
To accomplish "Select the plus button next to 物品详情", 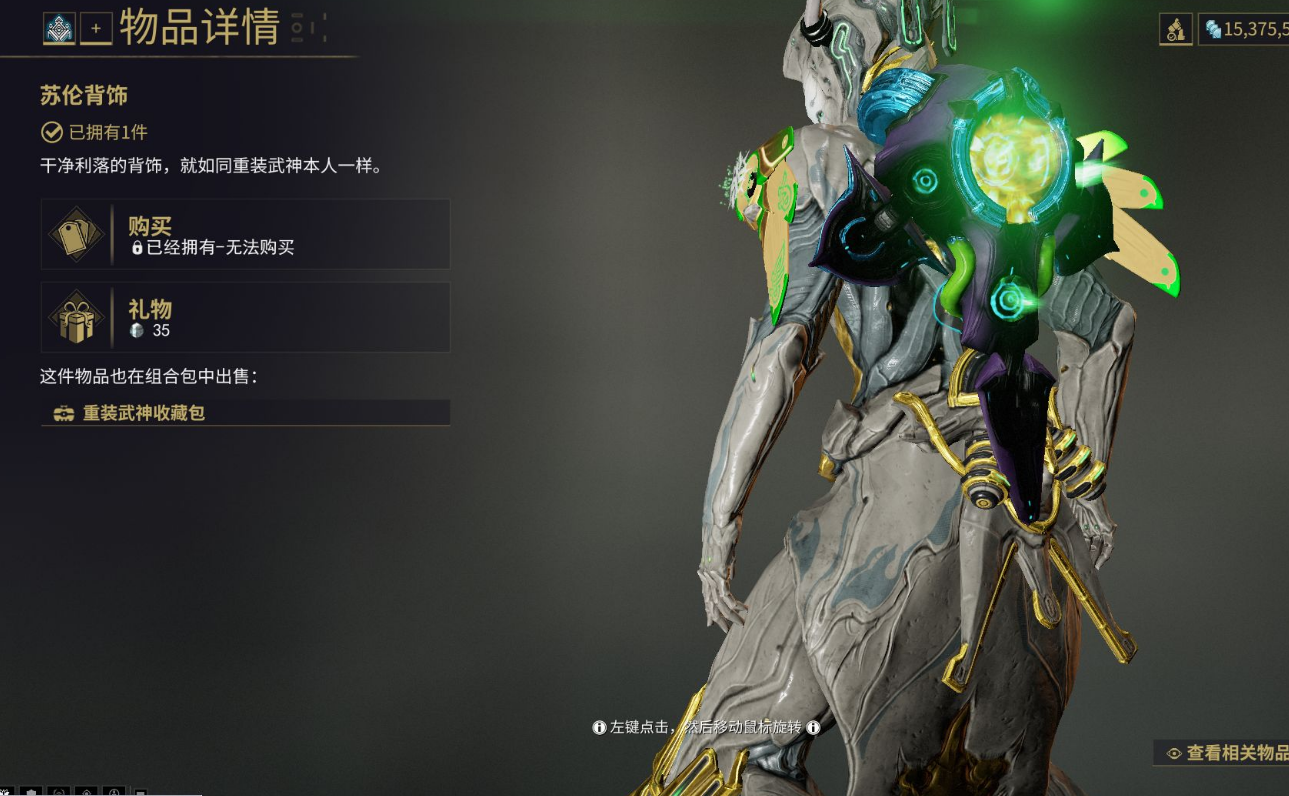I will [x=96, y=29].
